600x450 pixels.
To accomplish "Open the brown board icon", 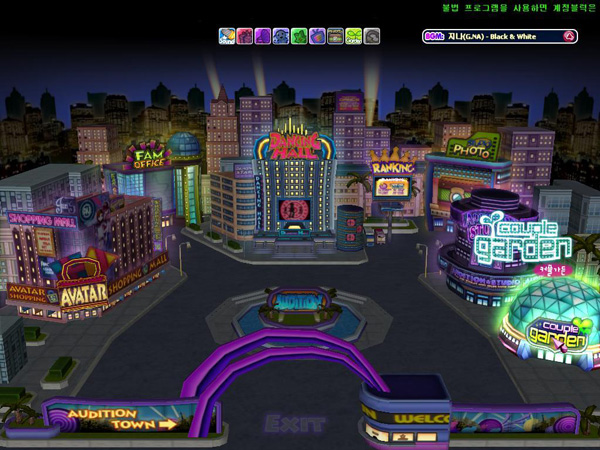I will coord(335,36).
